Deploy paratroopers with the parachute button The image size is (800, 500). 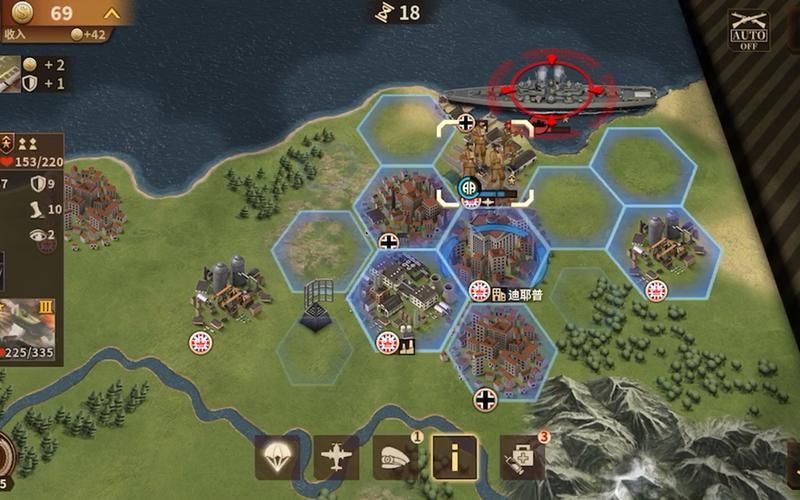click(277, 458)
